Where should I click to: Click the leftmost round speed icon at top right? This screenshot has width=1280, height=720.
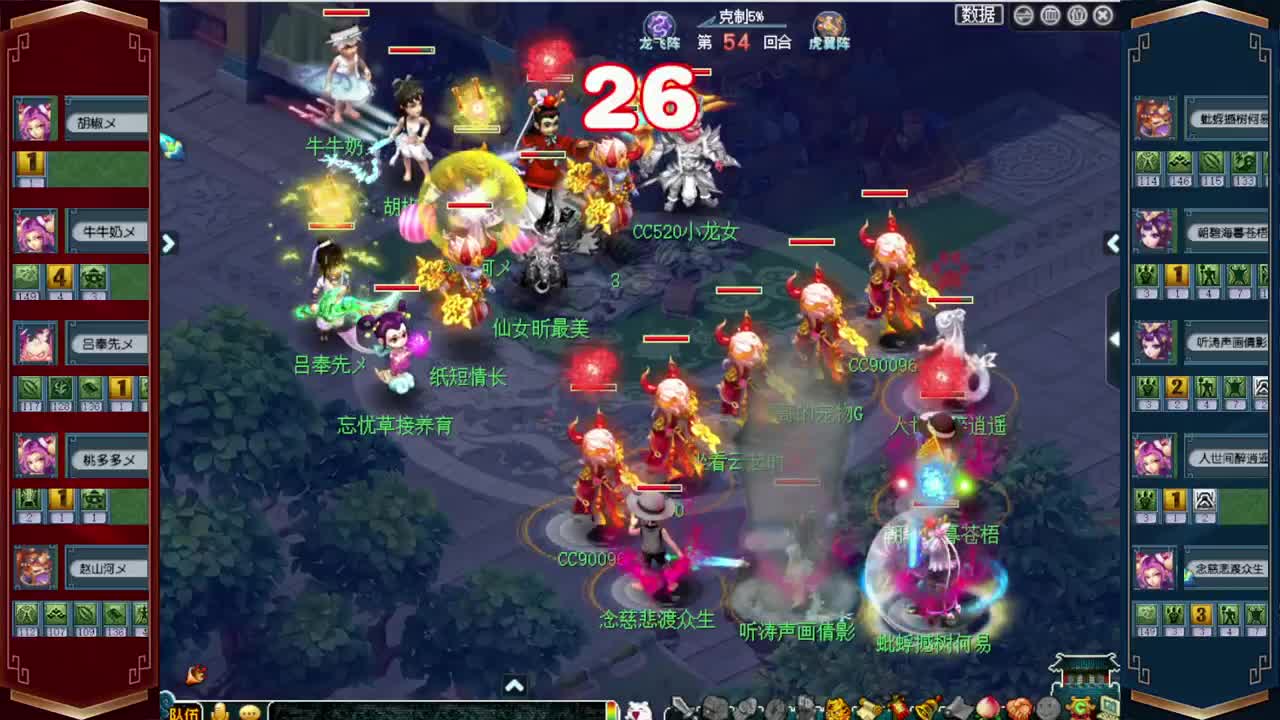click(1023, 15)
